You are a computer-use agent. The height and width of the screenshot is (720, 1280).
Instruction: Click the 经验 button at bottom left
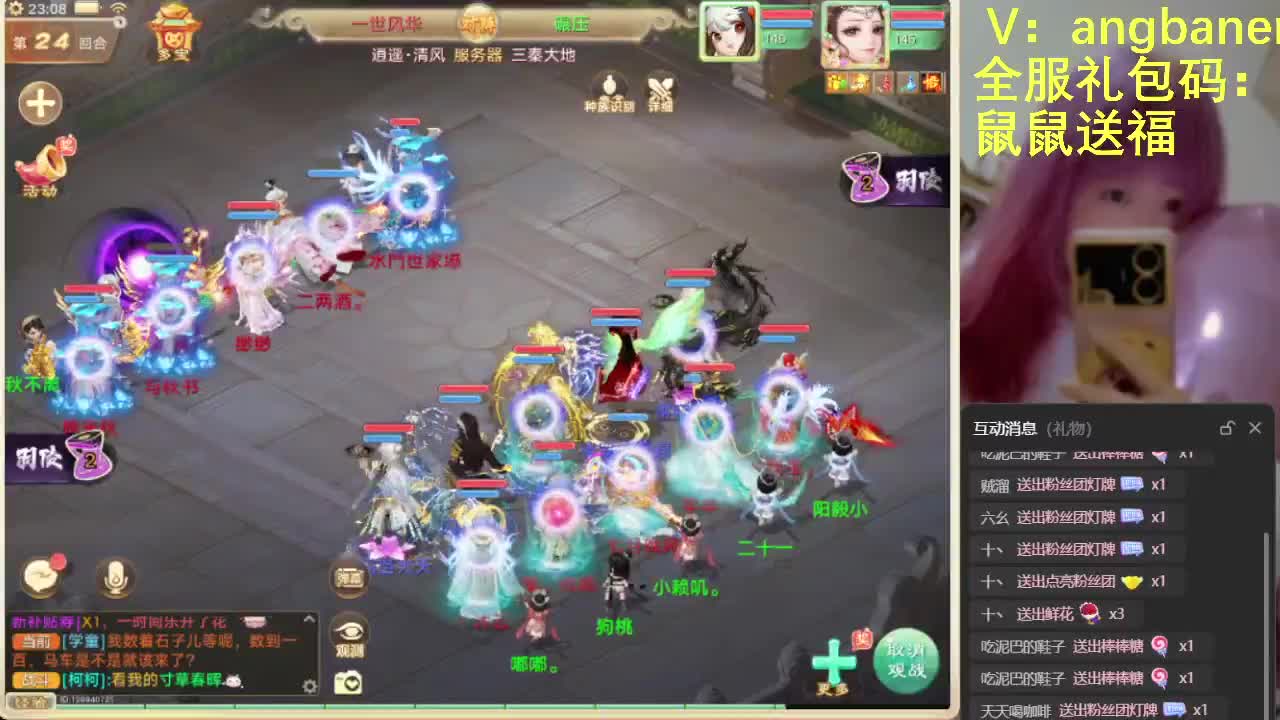(x=31, y=702)
